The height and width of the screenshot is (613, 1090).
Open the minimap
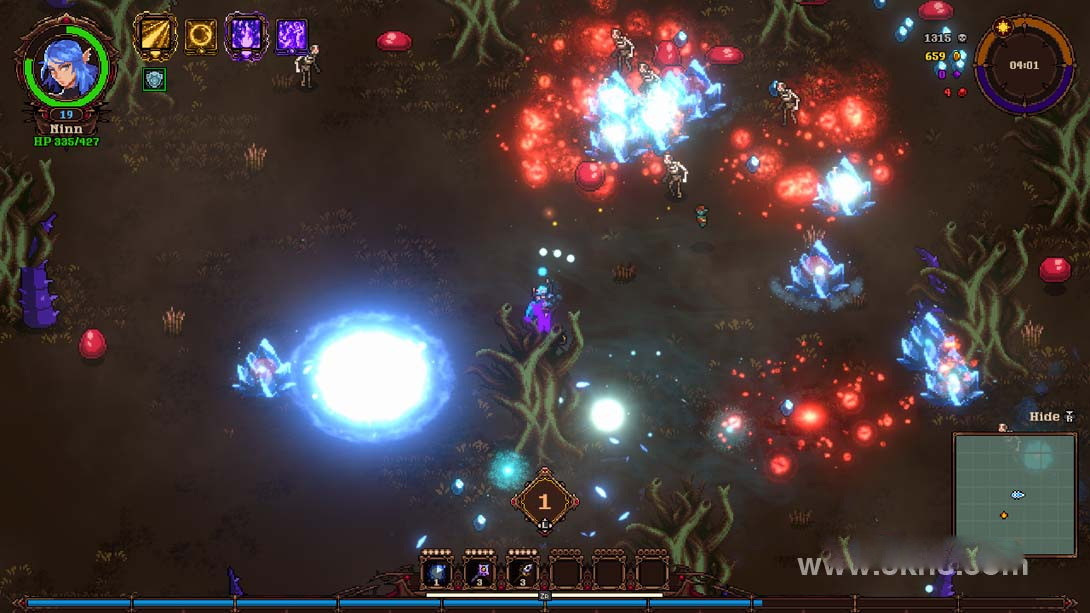coord(1014,494)
